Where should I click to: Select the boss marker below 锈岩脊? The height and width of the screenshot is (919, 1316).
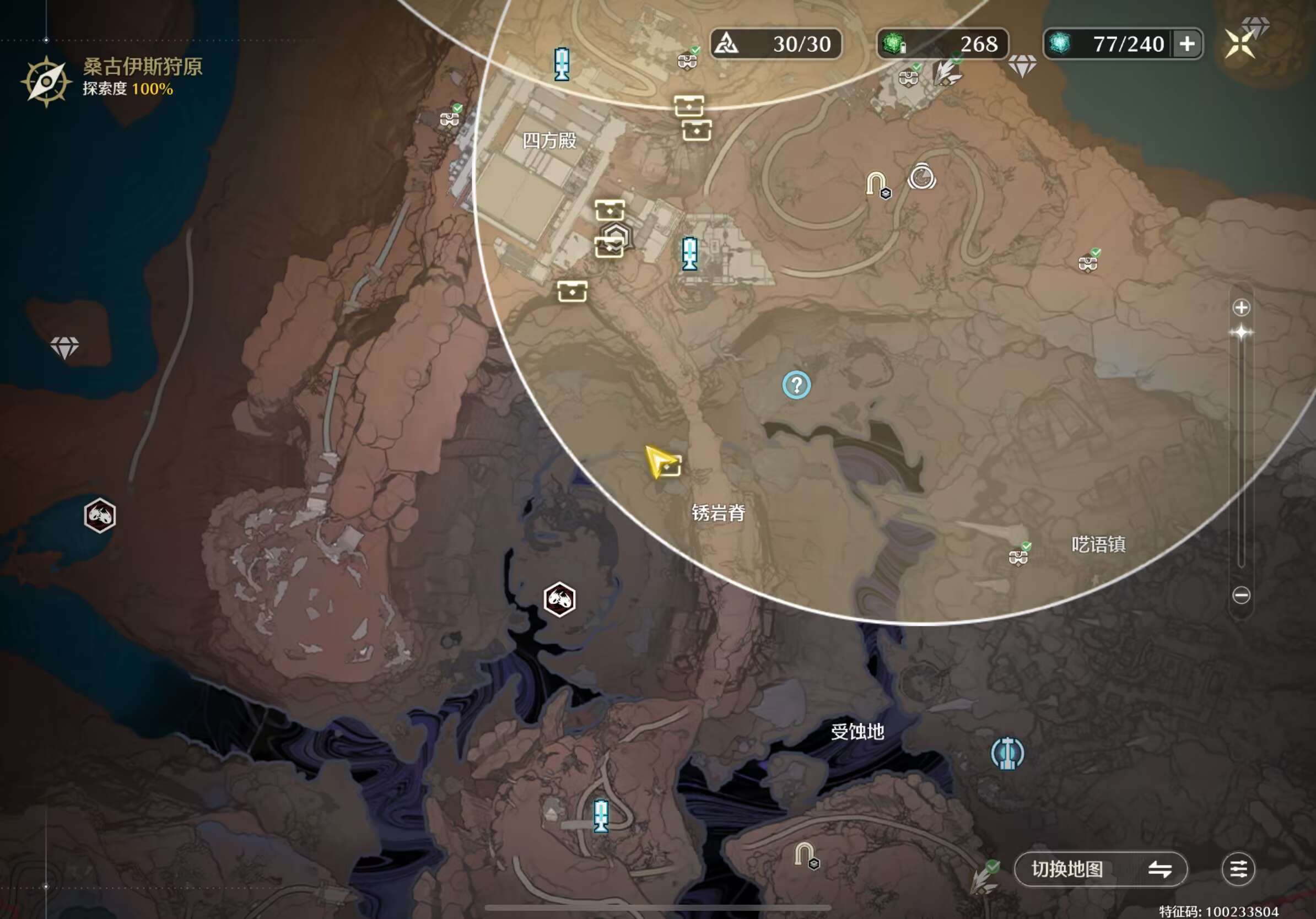tap(559, 599)
